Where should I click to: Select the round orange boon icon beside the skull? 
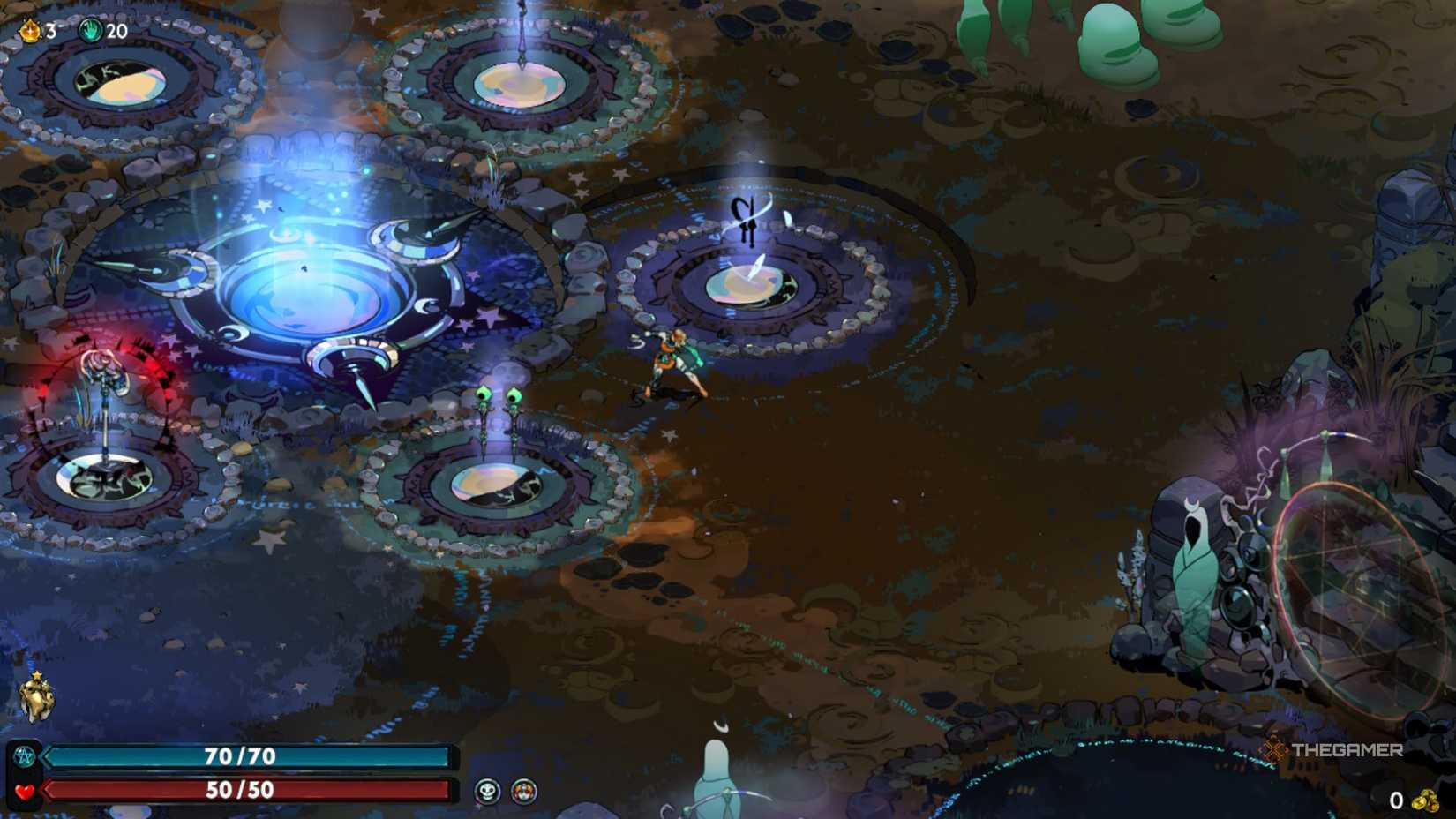[521, 792]
